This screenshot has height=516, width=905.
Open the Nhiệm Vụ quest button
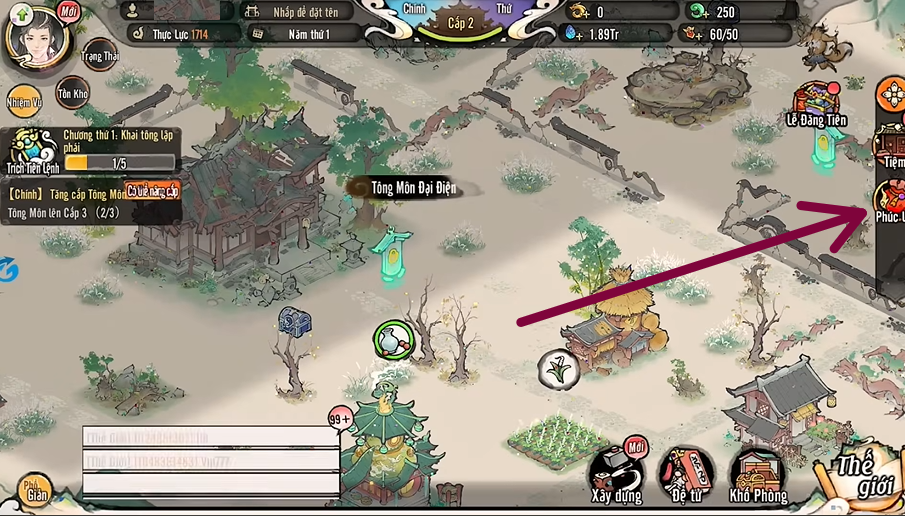coord(24,101)
